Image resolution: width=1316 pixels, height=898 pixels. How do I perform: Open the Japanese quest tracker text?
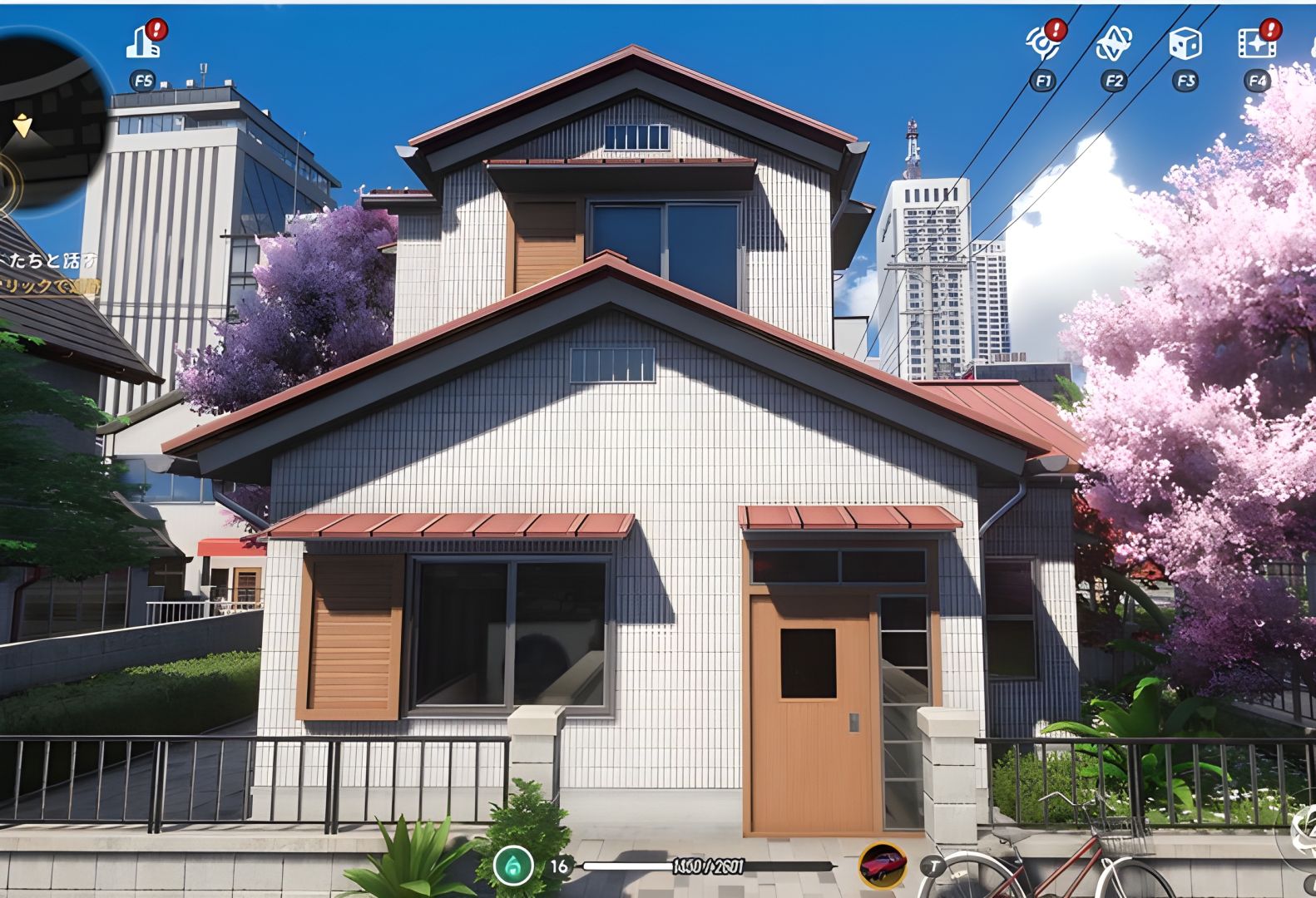(x=50, y=273)
